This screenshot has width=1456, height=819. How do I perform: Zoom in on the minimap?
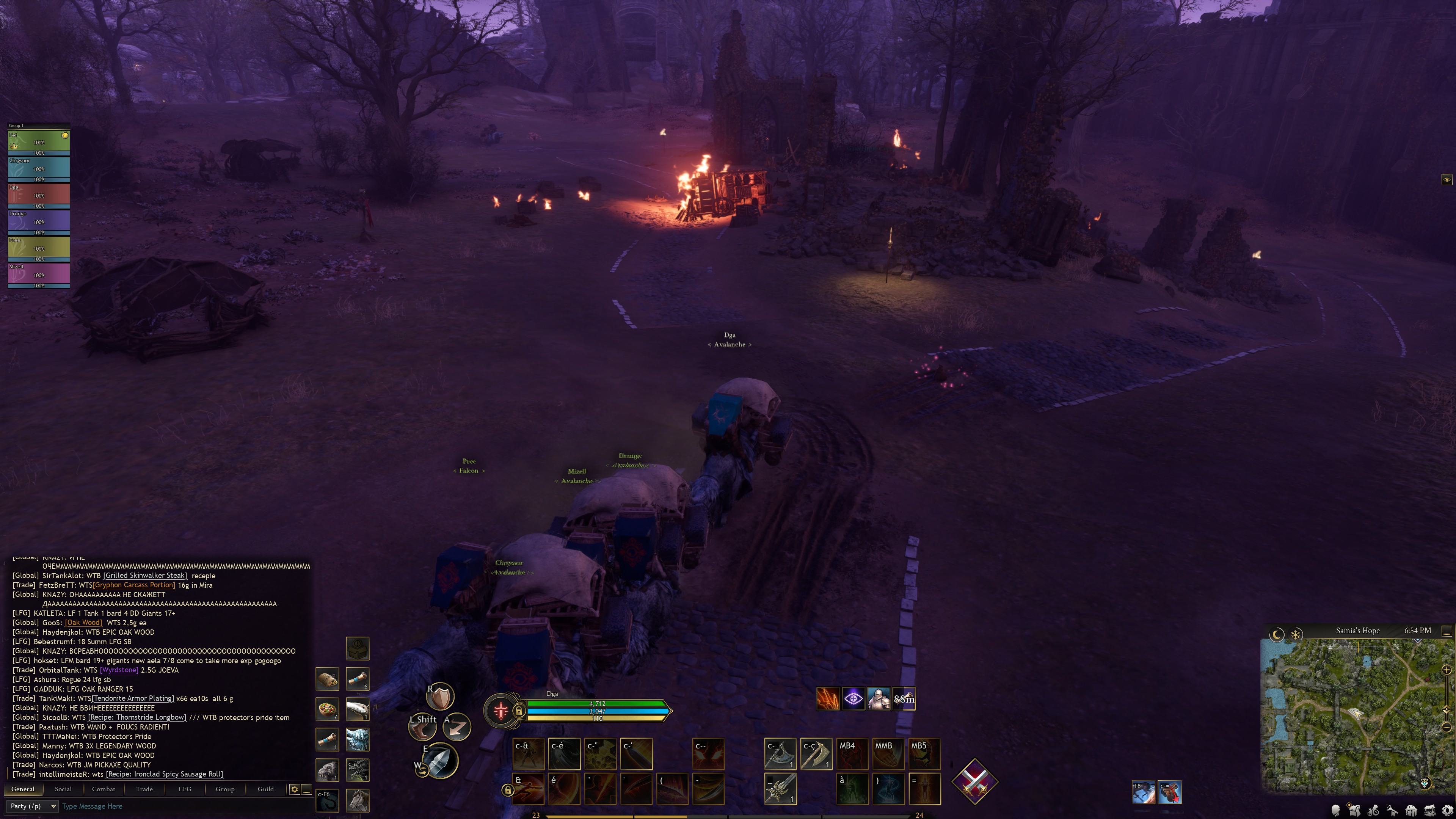1447,670
